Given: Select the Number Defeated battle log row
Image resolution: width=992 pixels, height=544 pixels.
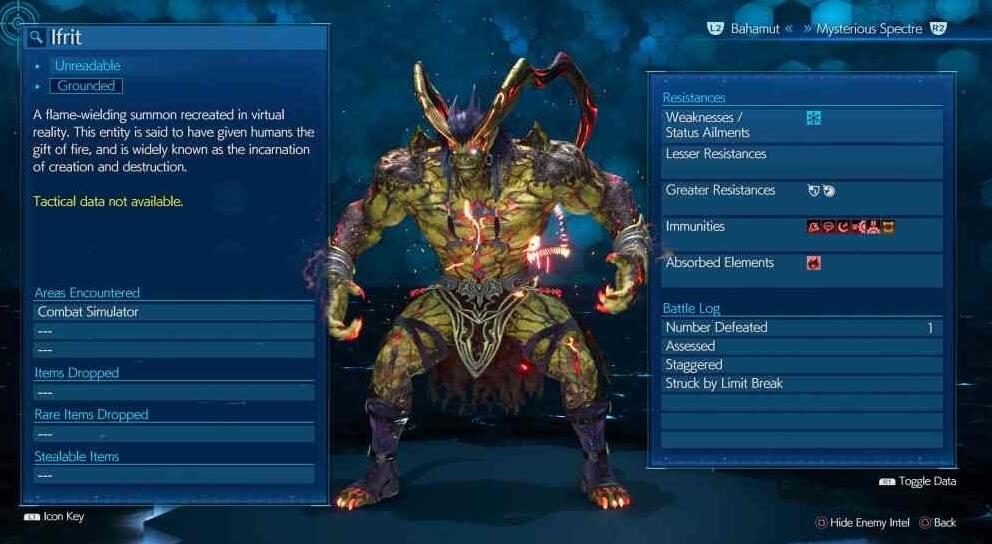Looking at the screenshot, I should click(x=802, y=328).
